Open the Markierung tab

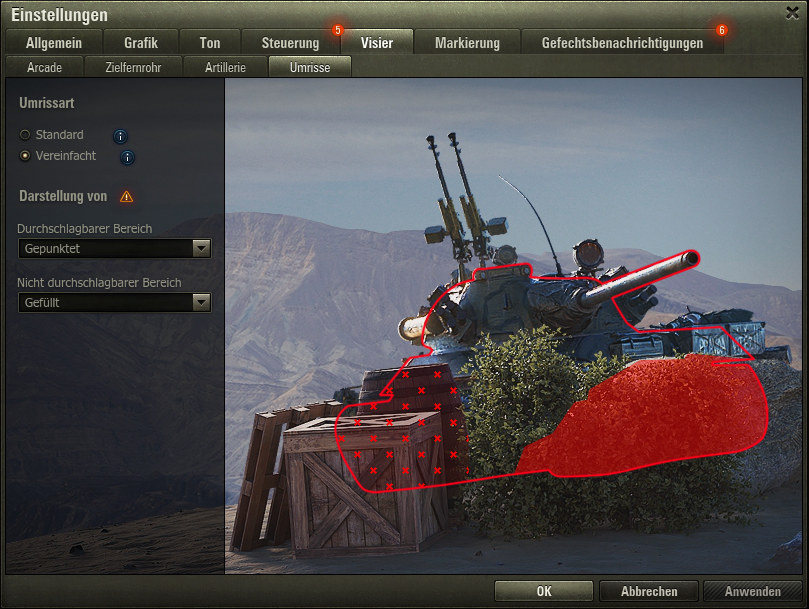[467, 43]
